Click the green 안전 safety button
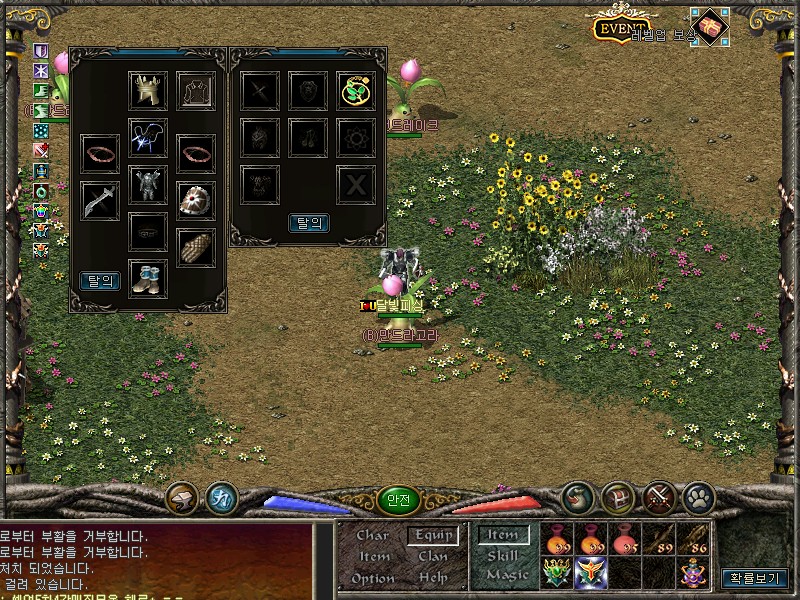Viewport: 800px width, 600px height. [x=397, y=499]
